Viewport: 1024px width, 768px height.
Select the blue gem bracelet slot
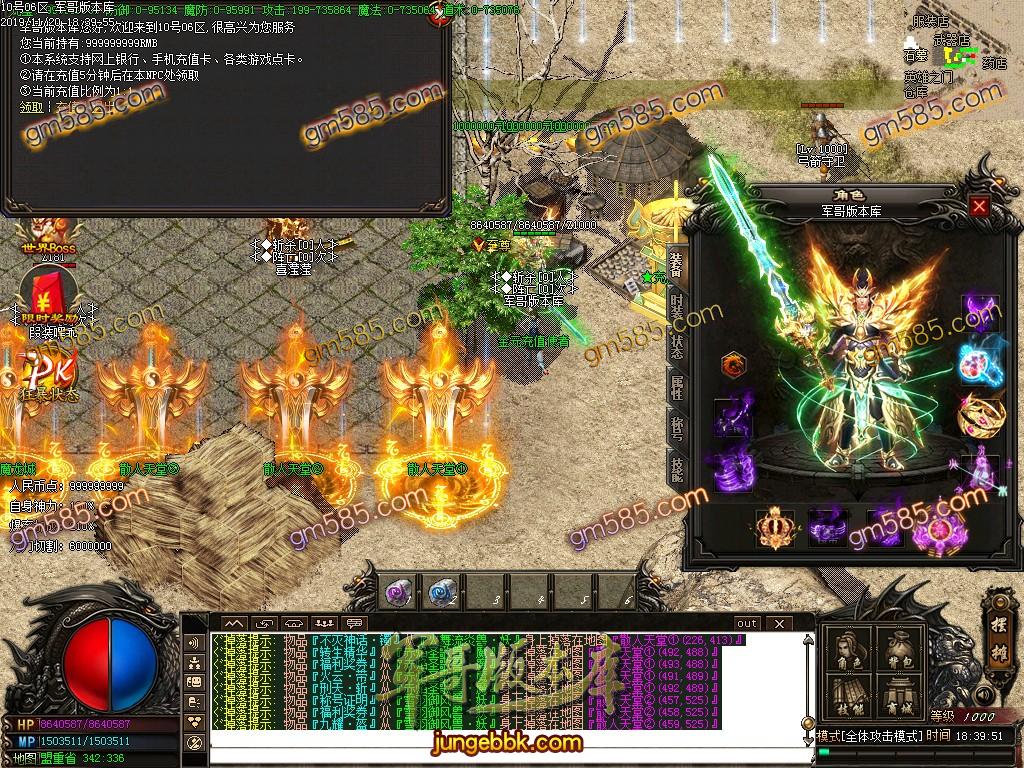(x=978, y=363)
